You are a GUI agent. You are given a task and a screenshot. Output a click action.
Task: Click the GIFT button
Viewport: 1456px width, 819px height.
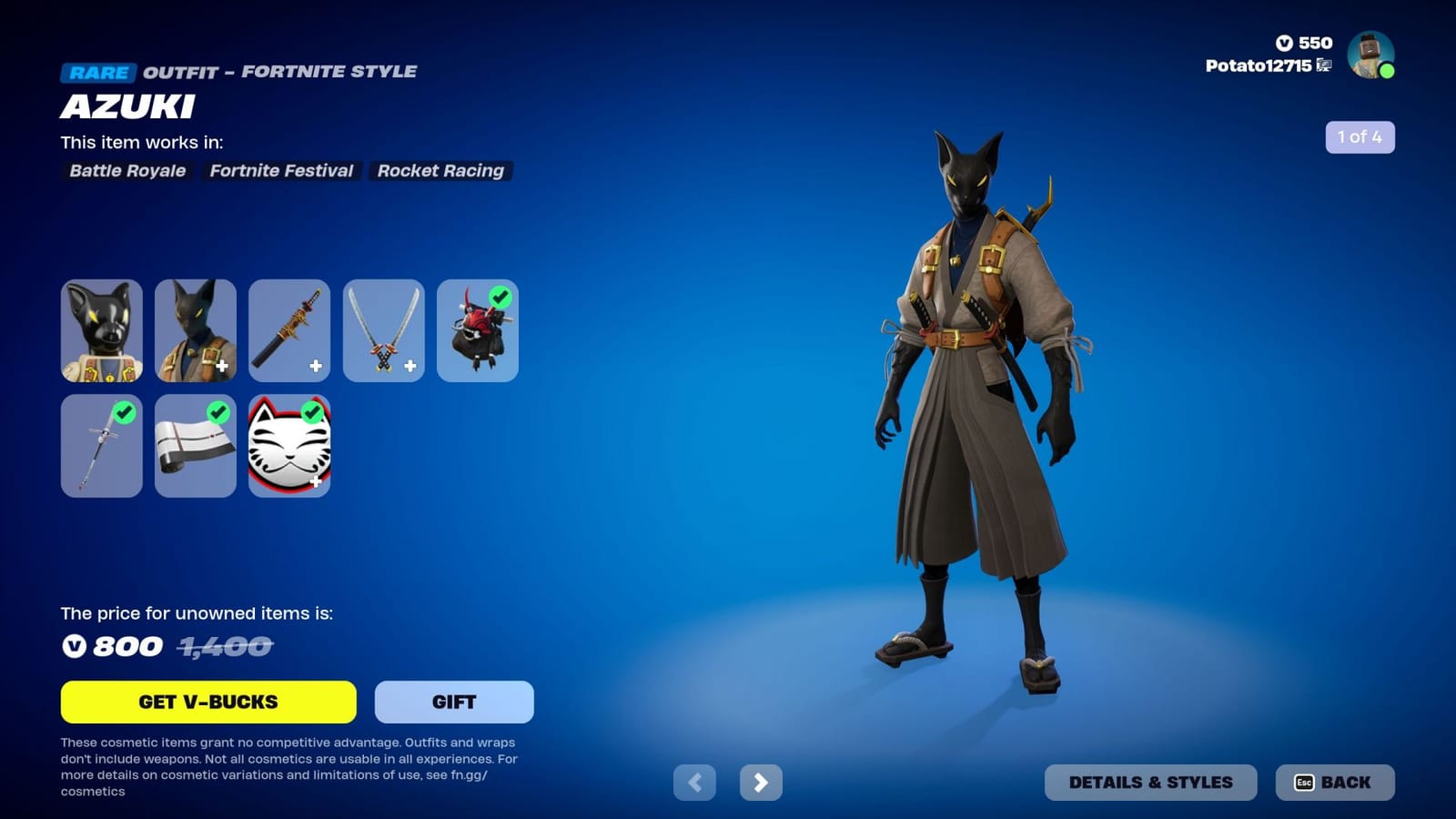452,702
